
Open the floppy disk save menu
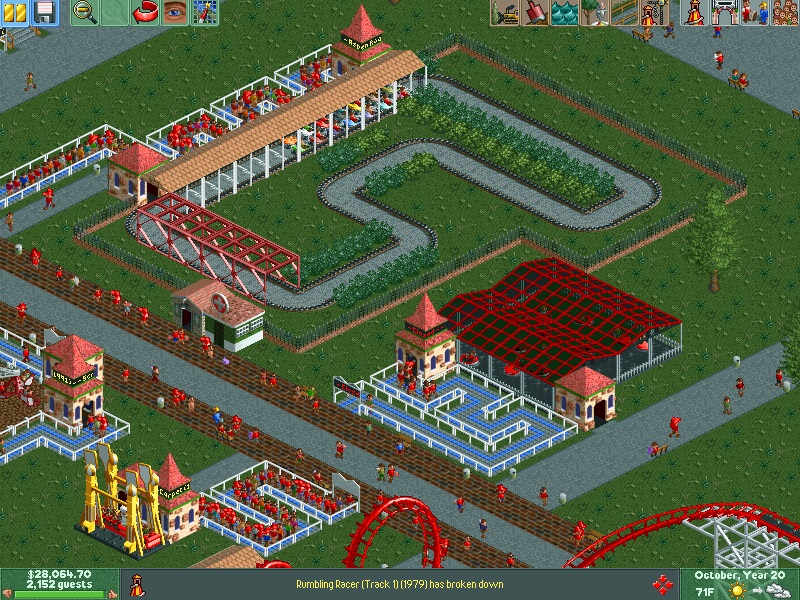[44, 12]
